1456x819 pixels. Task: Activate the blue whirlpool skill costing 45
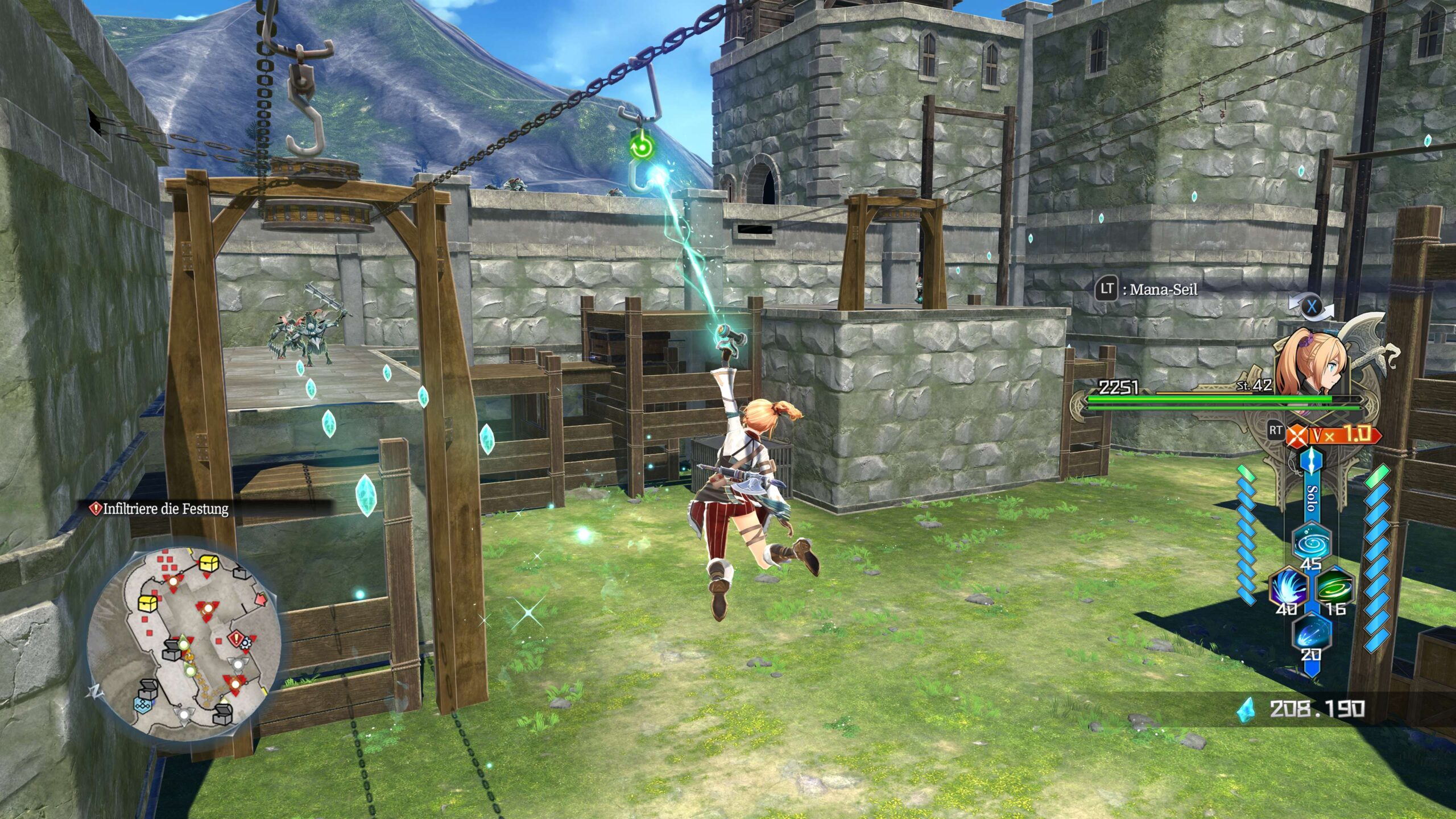[1311, 542]
